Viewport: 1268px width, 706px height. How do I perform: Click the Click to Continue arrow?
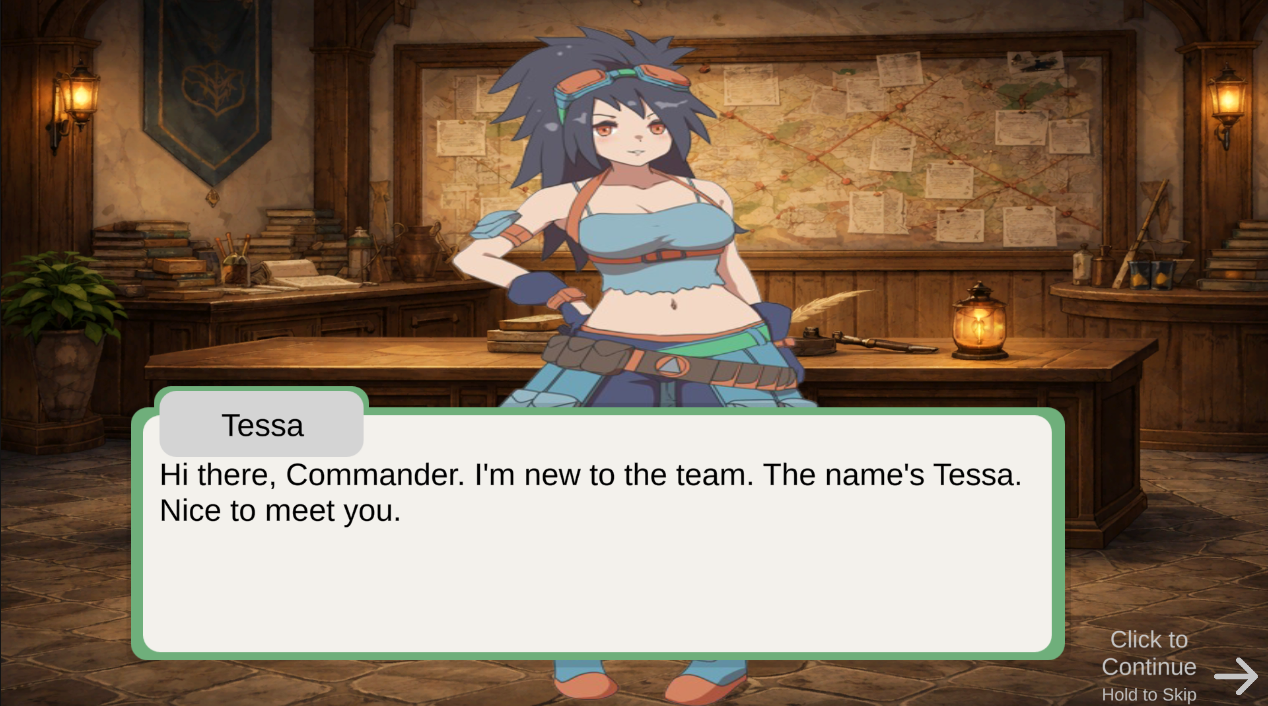click(x=1236, y=675)
